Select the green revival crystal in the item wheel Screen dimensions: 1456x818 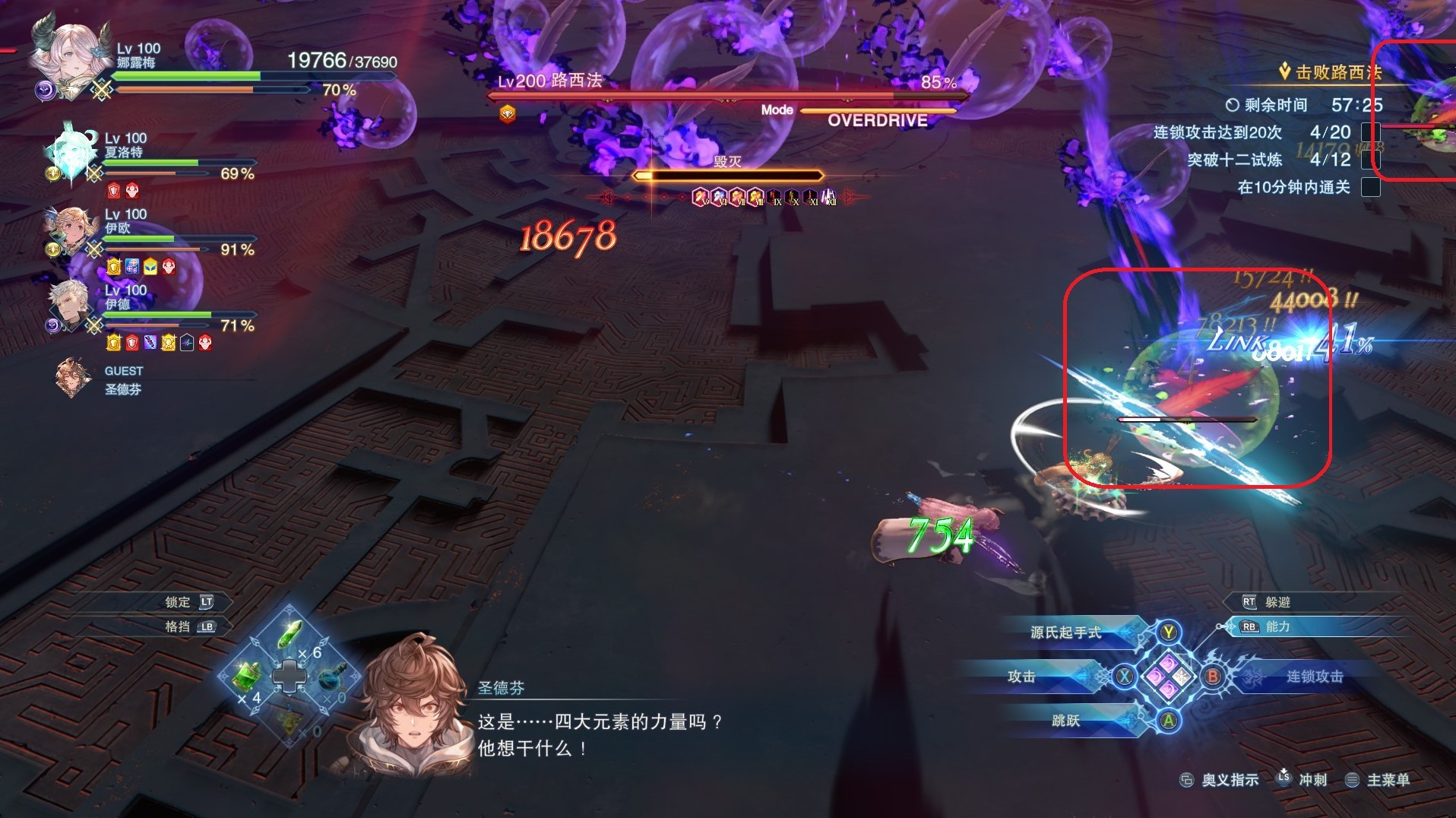[290, 636]
